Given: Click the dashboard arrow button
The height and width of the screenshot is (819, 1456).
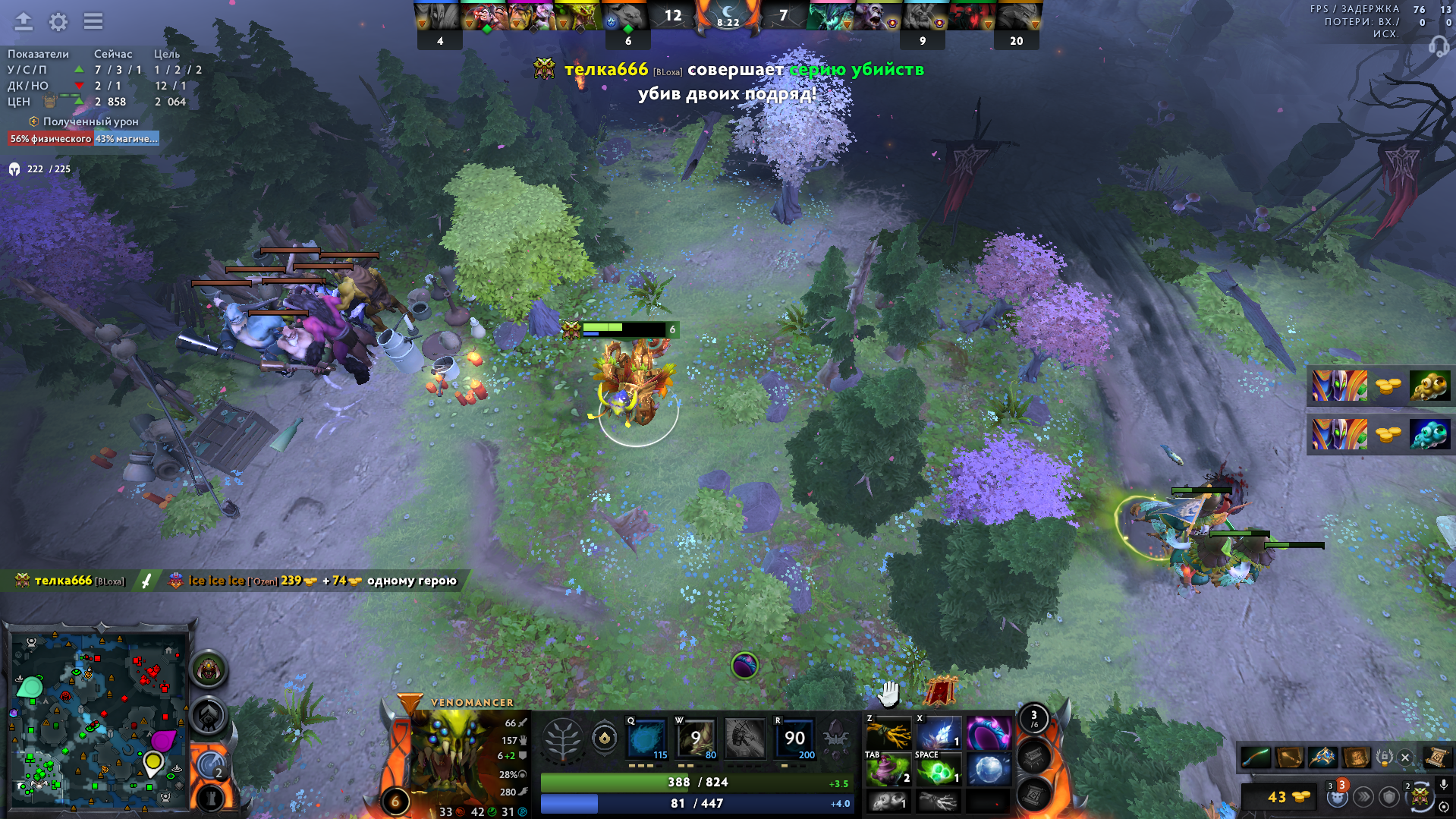Looking at the screenshot, I should click(24, 22).
